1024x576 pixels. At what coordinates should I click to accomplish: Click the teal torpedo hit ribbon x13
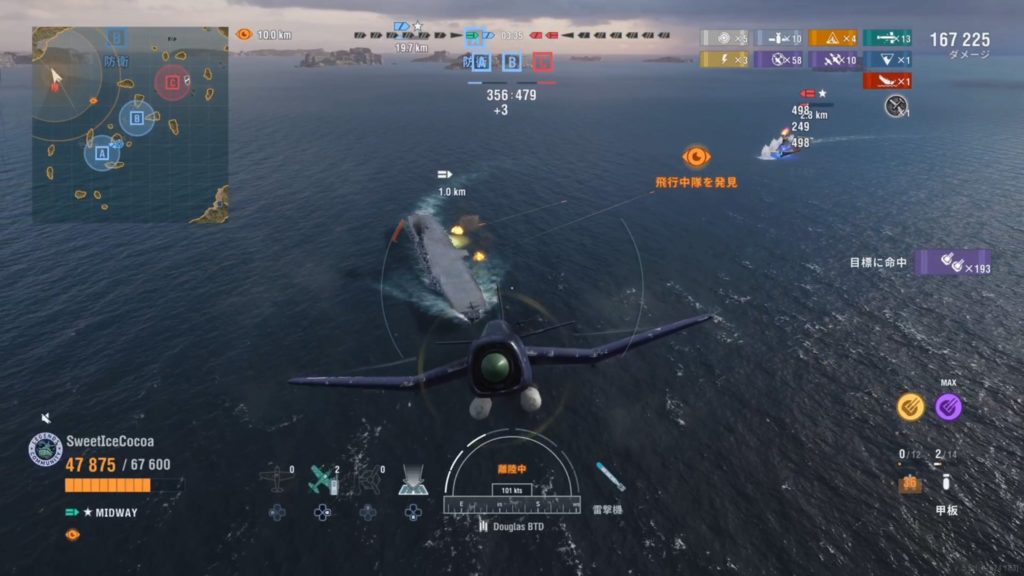point(888,38)
